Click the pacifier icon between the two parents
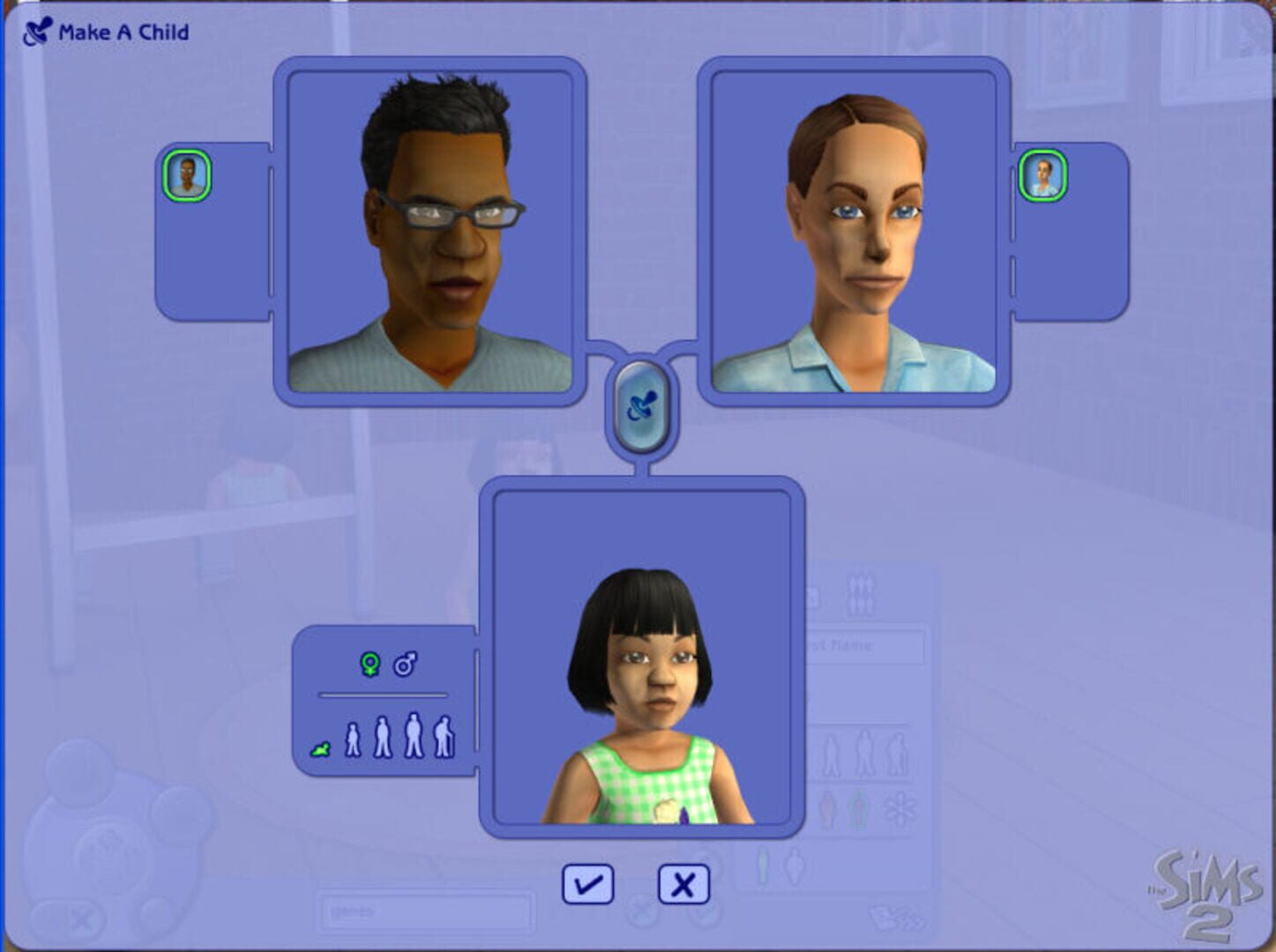Image resolution: width=1276 pixels, height=952 pixels. pos(643,404)
